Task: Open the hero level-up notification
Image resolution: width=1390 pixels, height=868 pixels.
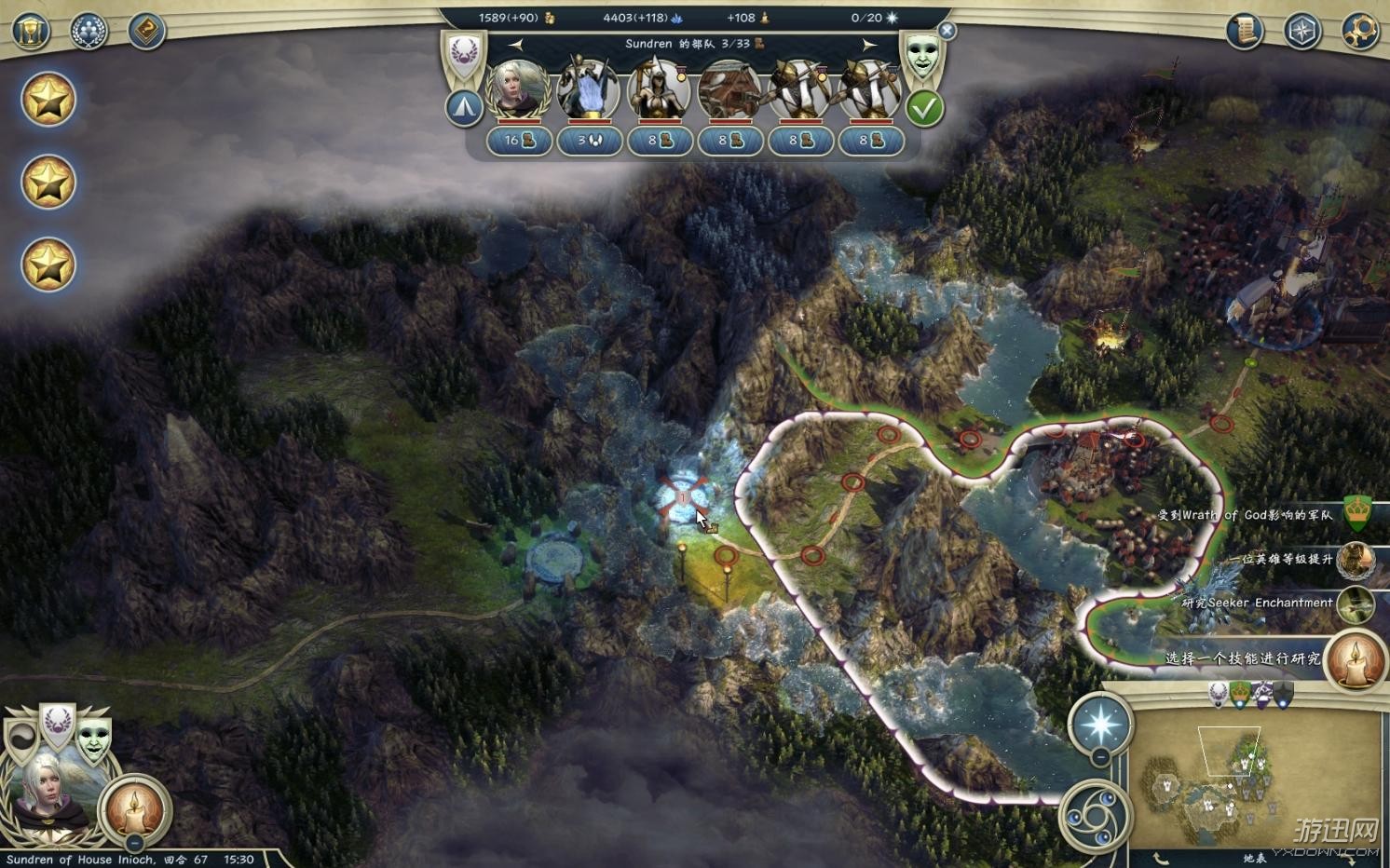Action: tap(1355, 560)
